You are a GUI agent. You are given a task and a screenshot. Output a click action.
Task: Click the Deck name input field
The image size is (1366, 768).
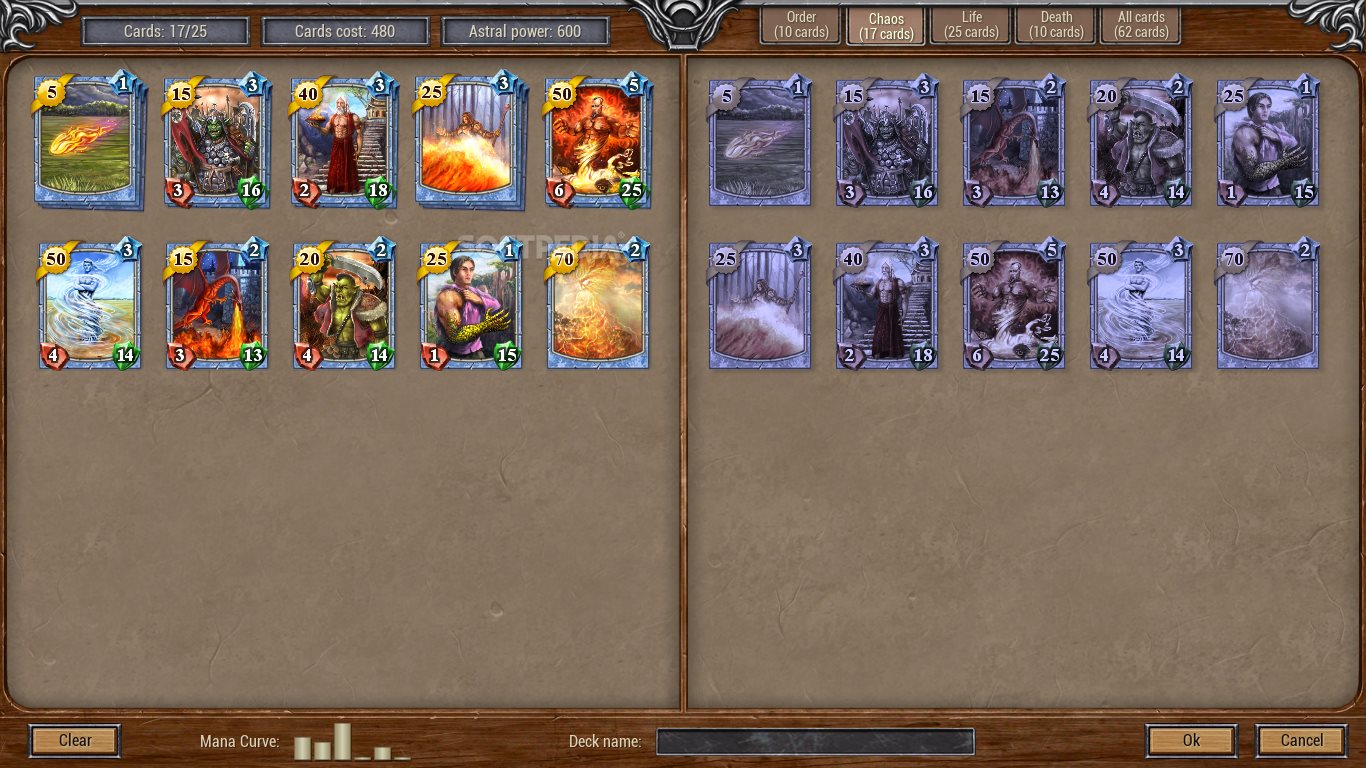[x=815, y=742]
